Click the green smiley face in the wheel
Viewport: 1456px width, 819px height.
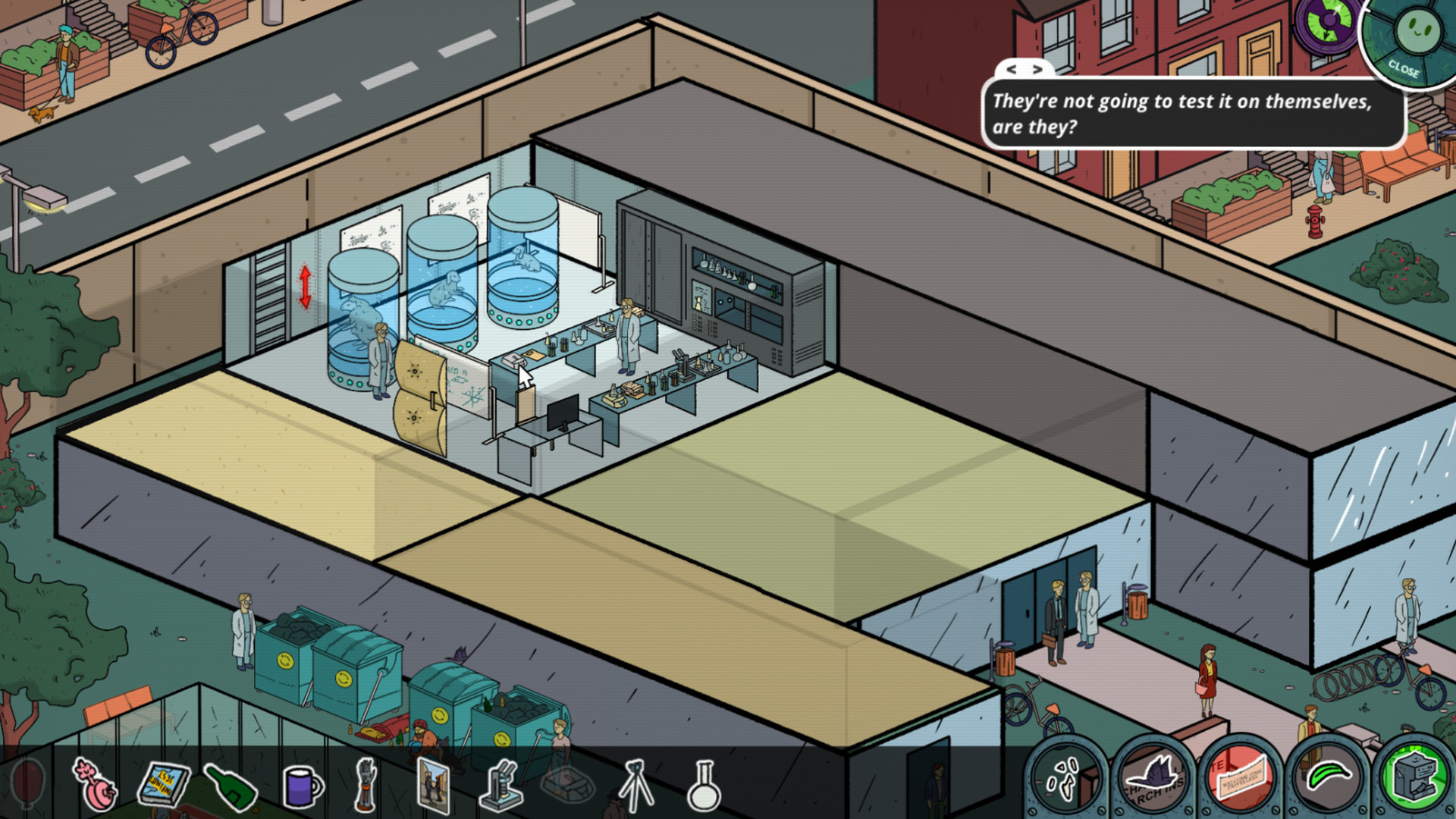[x=1417, y=29]
